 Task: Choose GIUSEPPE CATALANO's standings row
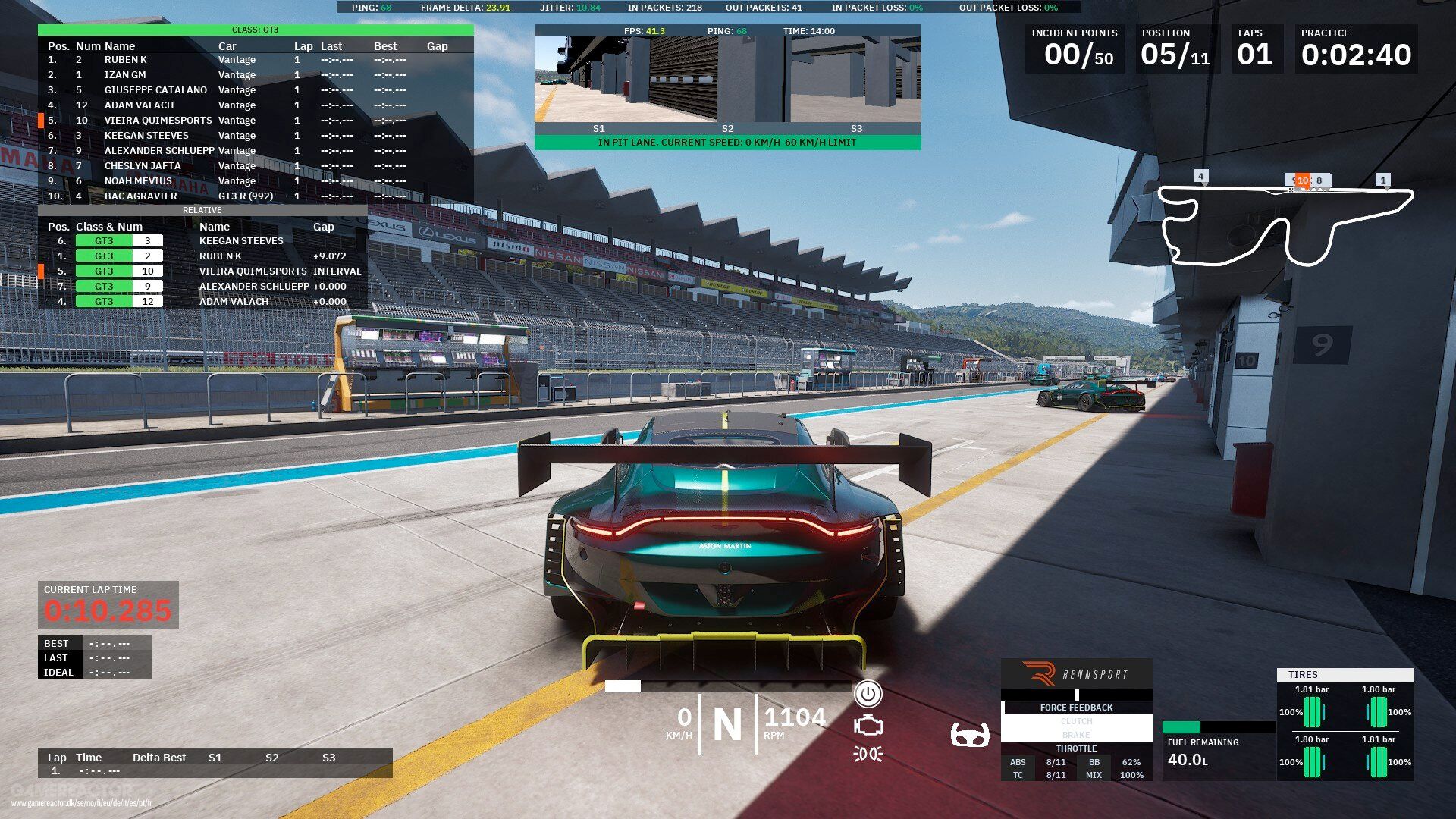[x=155, y=90]
